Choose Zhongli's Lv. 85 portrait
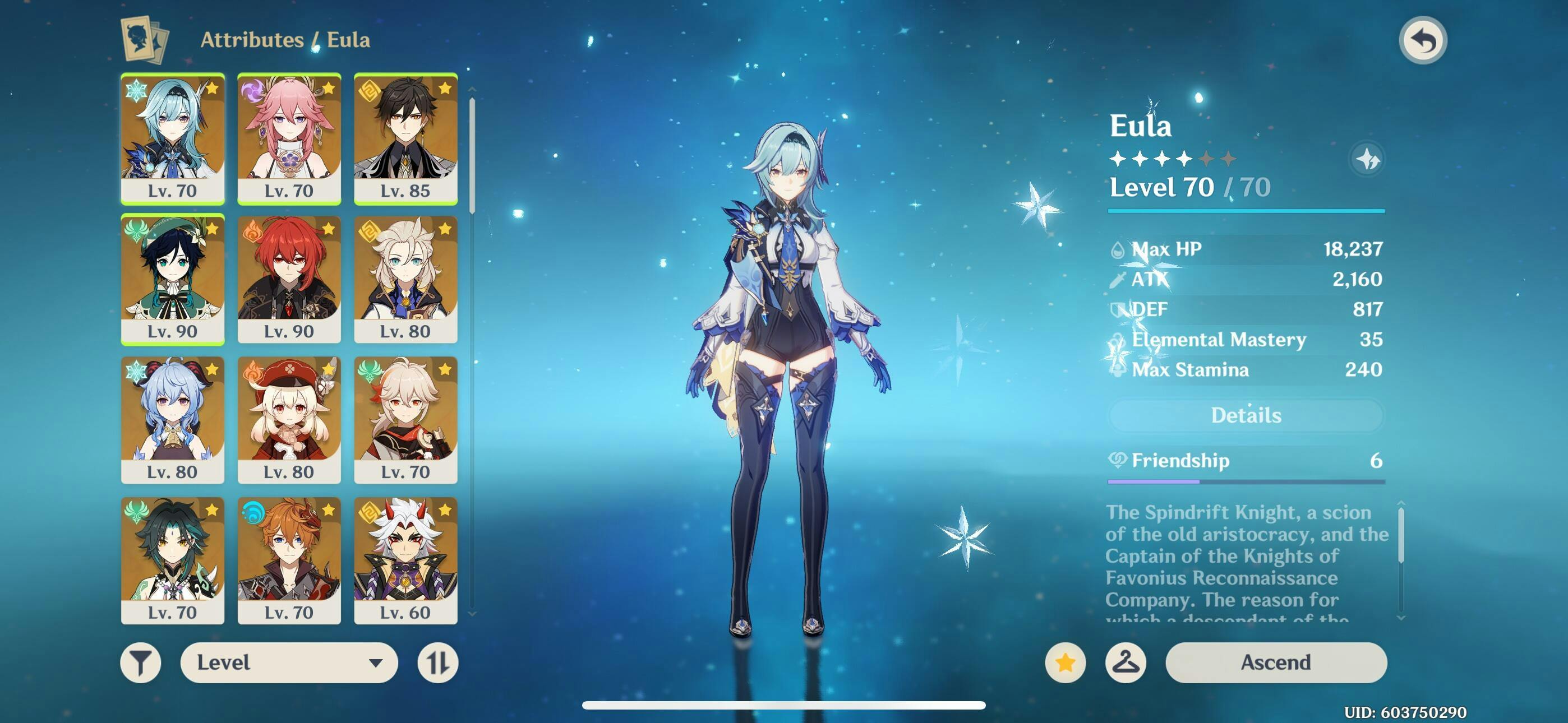Image resolution: width=1568 pixels, height=723 pixels. coord(405,138)
